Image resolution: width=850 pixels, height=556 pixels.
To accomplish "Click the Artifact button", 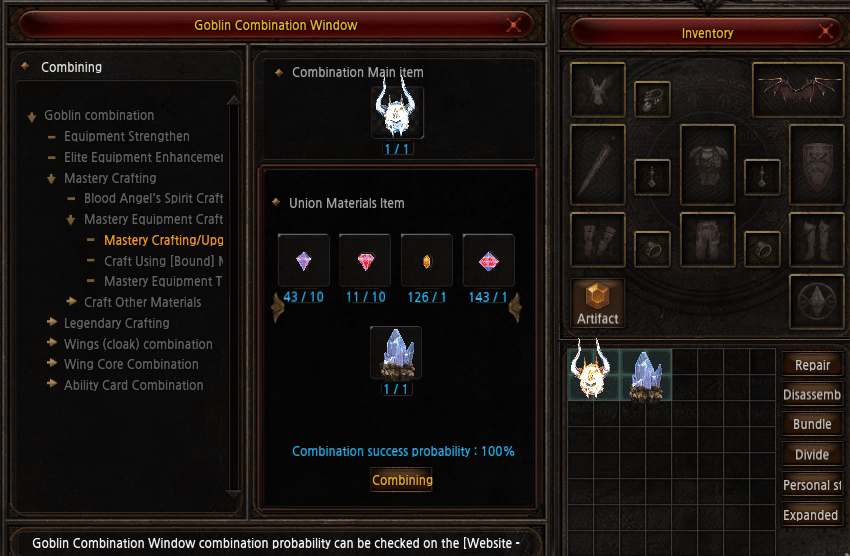I will [598, 303].
